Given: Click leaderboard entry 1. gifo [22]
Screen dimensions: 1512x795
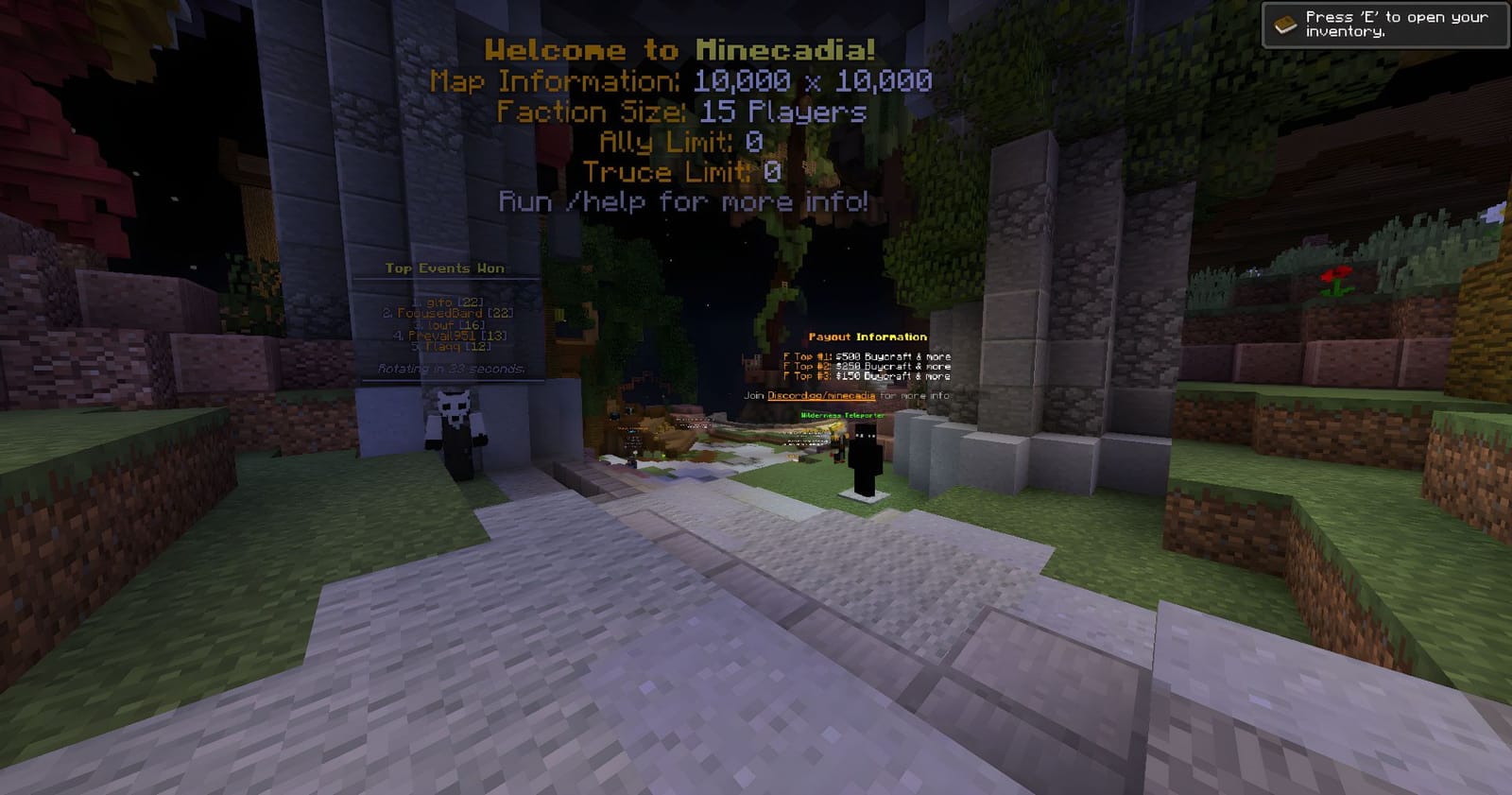Looking at the screenshot, I should pyautogui.click(x=444, y=301).
